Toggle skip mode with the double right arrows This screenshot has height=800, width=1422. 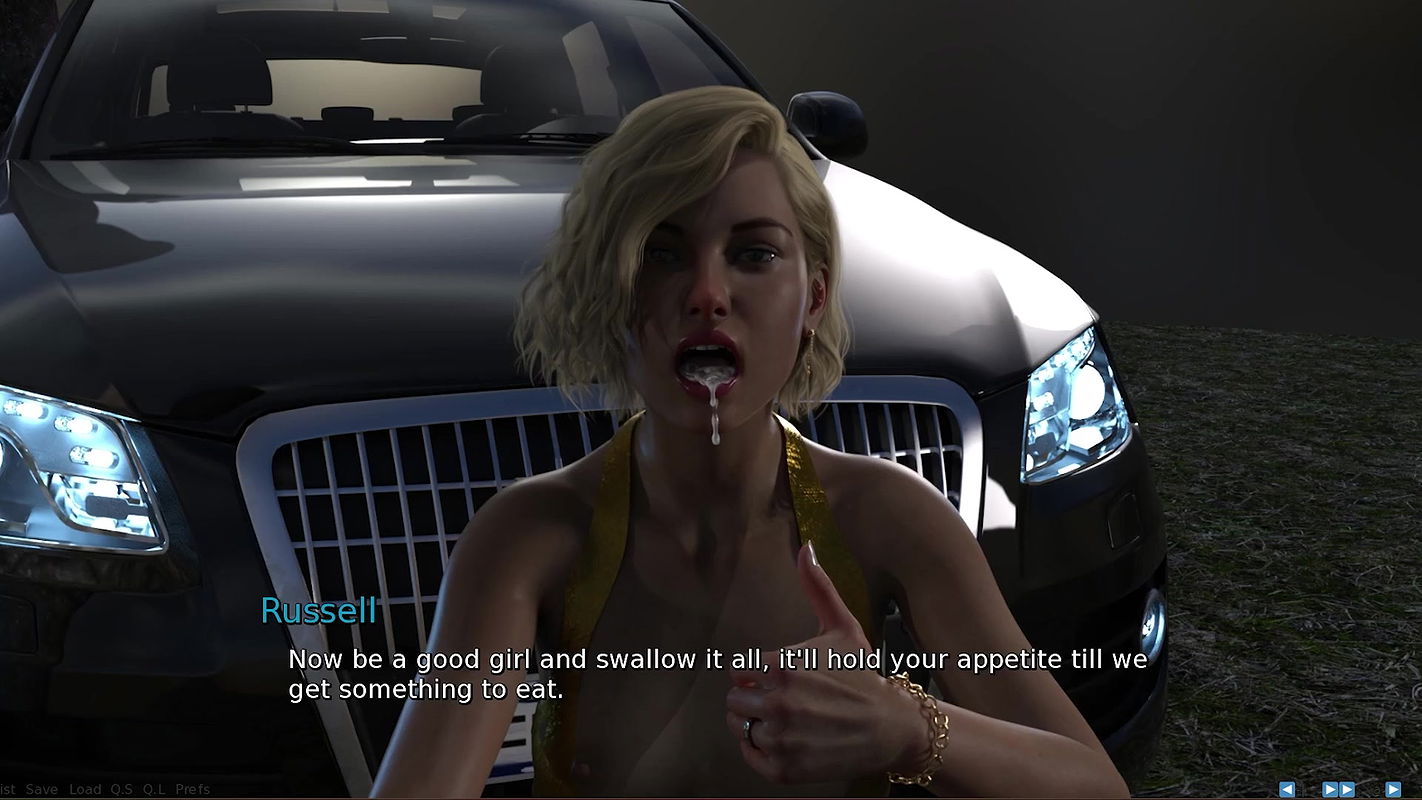(x=1338, y=789)
